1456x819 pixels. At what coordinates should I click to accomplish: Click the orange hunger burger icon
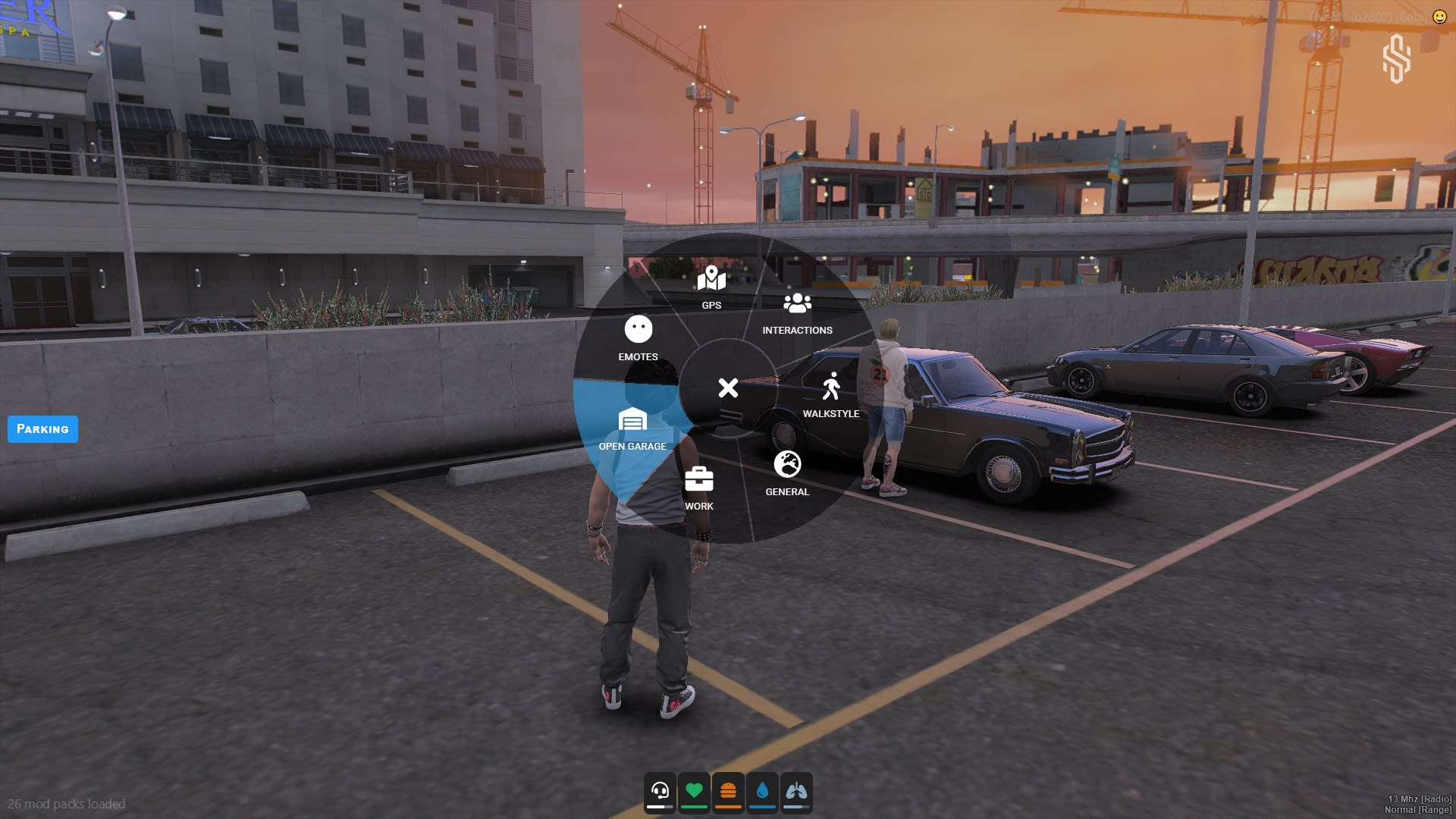pos(726,791)
